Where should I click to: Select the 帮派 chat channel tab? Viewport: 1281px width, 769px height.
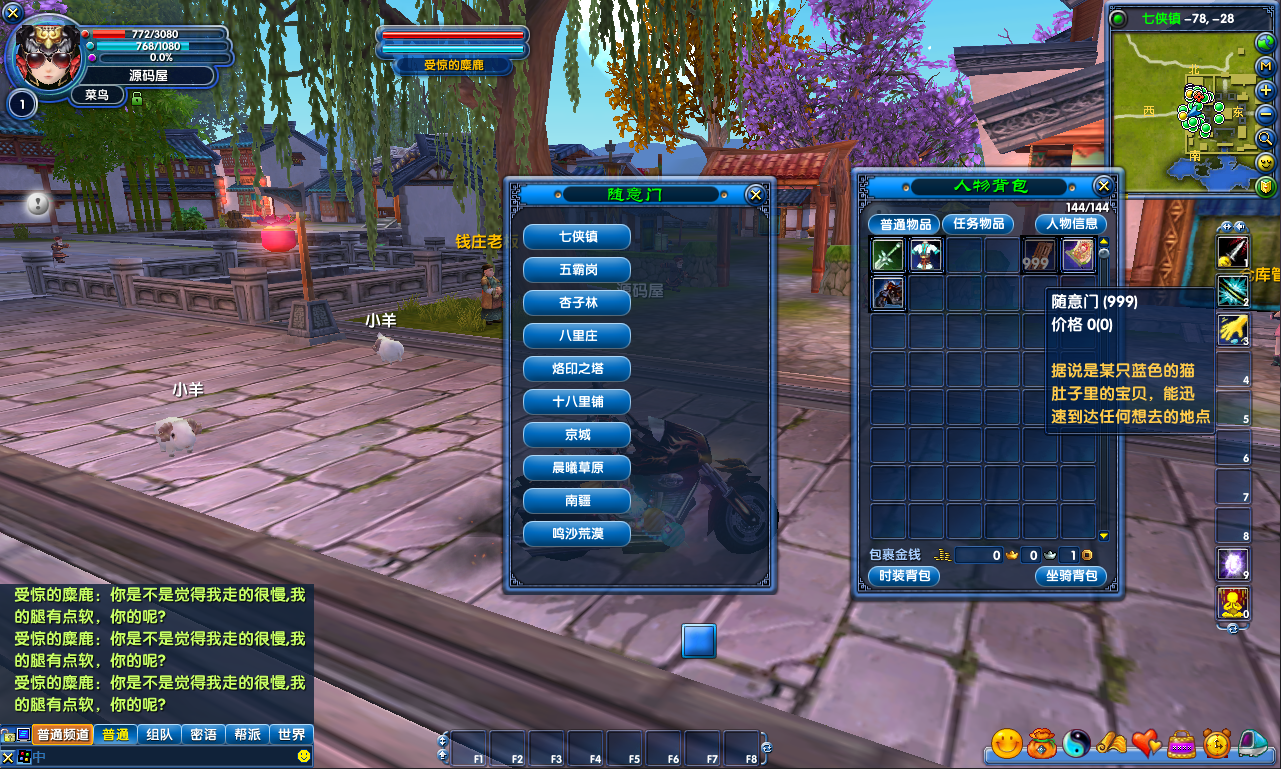pos(248,734)
